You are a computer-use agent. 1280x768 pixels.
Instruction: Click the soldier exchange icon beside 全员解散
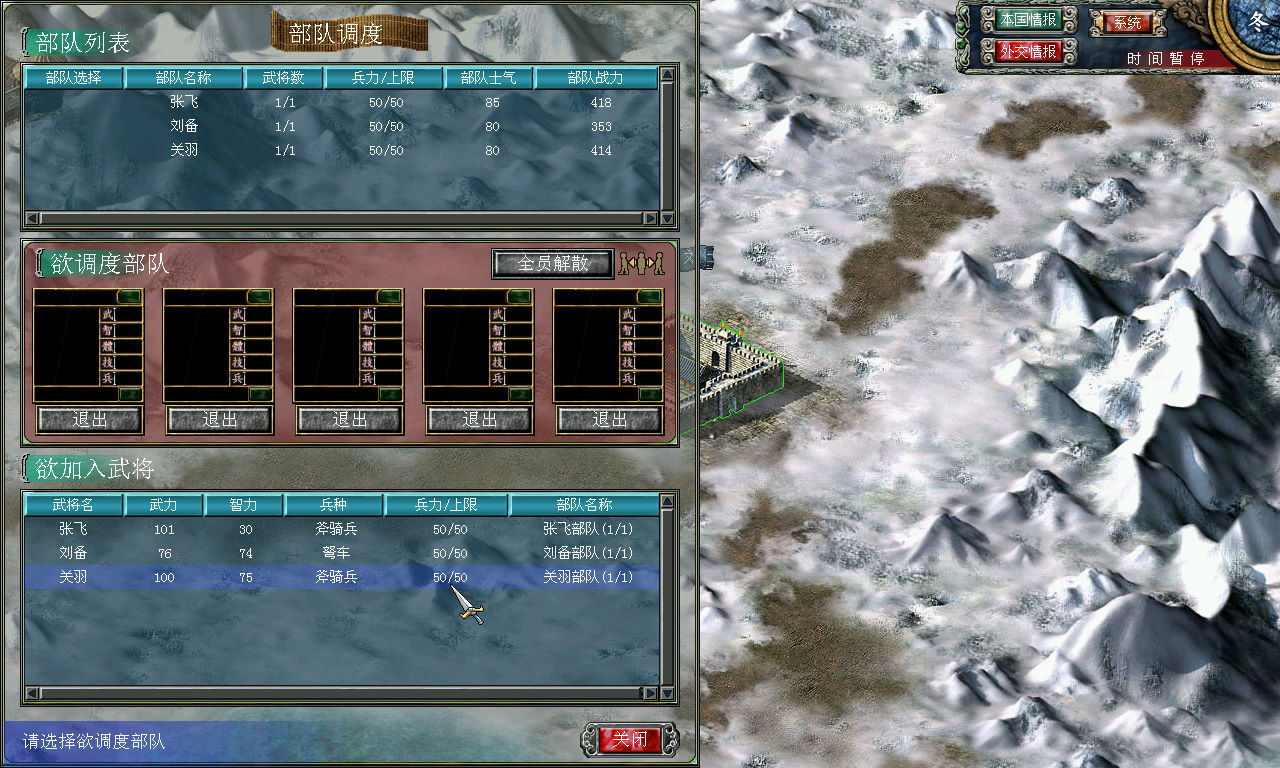click(643, 263)
